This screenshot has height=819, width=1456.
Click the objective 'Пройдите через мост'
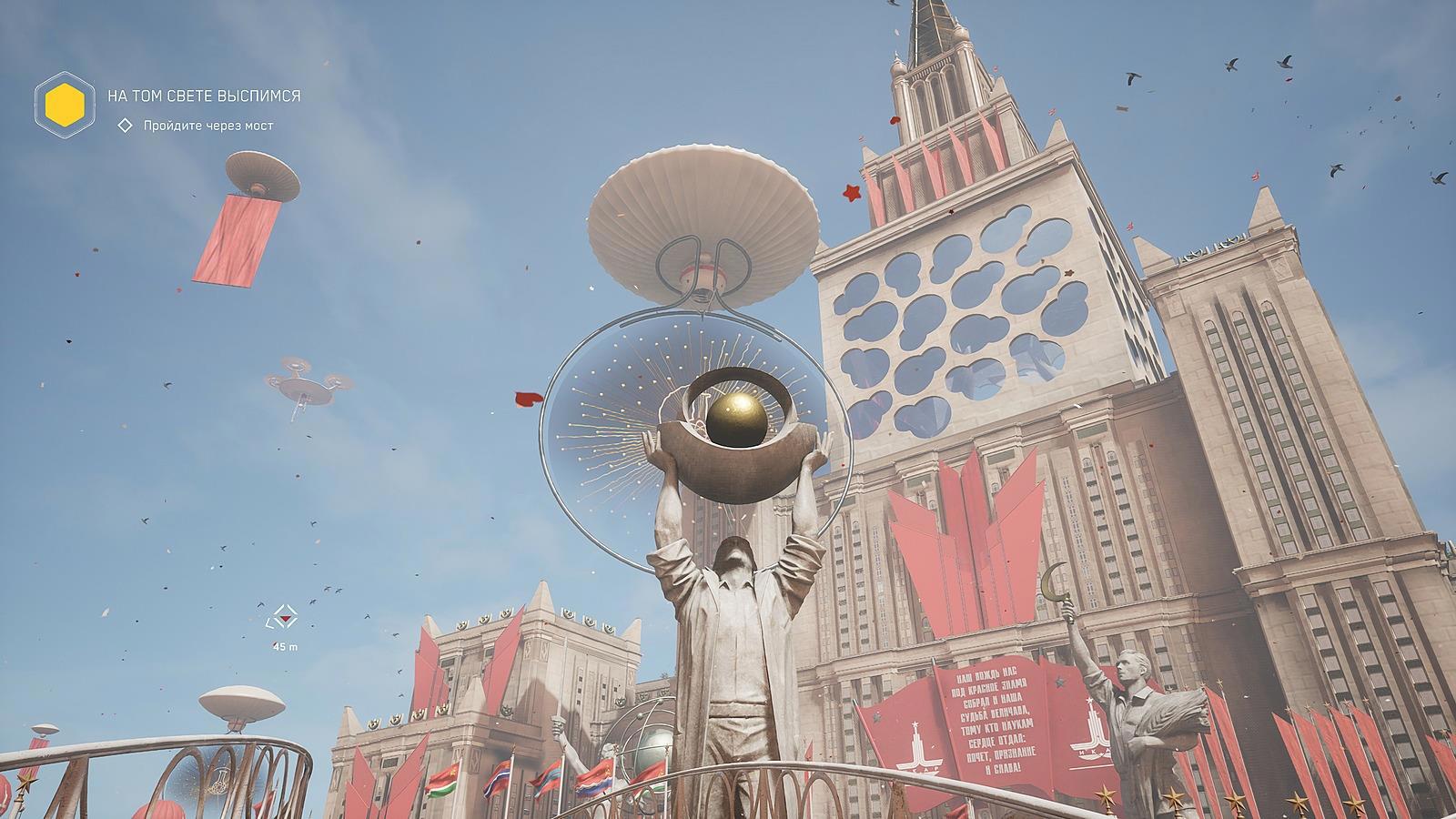[207, 126]
